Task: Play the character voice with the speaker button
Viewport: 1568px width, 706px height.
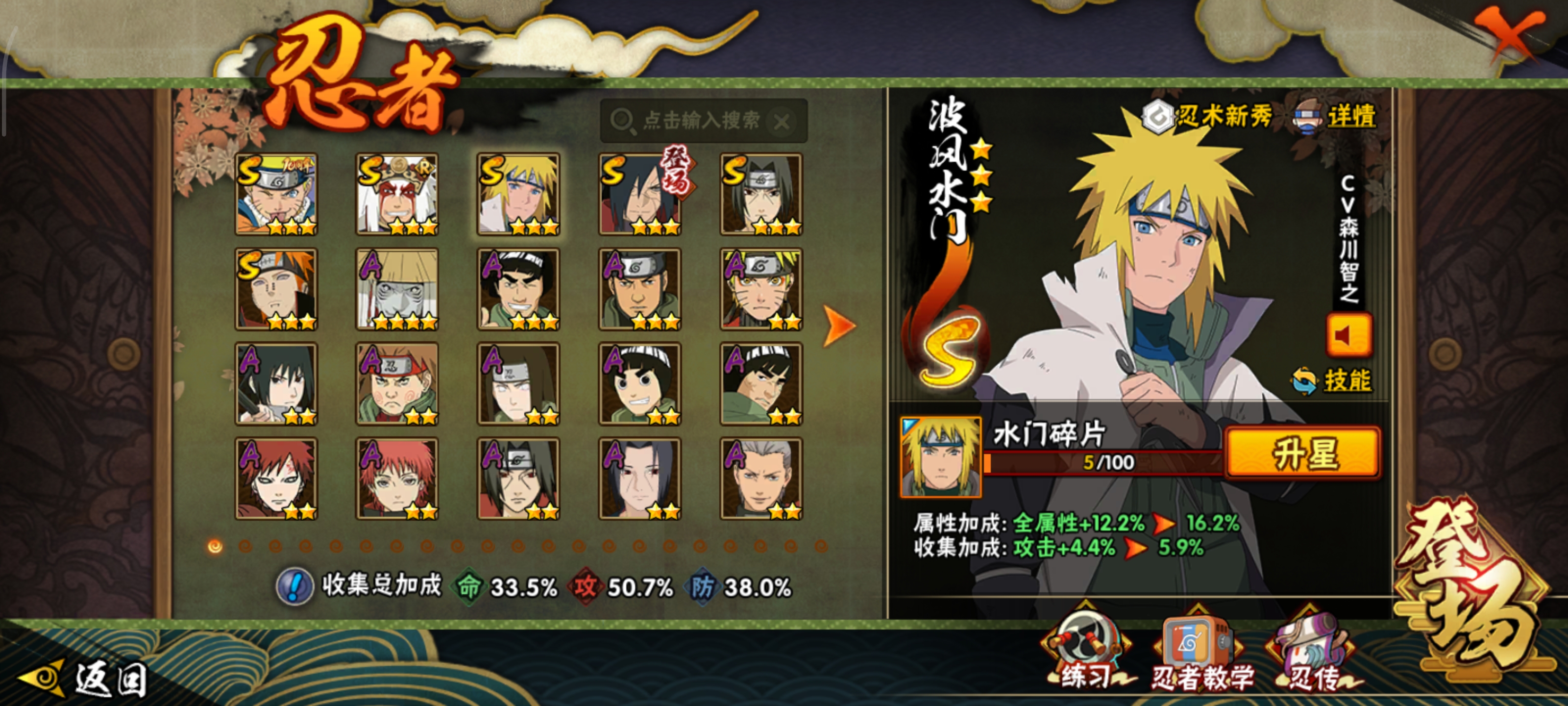Action: click(x=1348, y=335)
